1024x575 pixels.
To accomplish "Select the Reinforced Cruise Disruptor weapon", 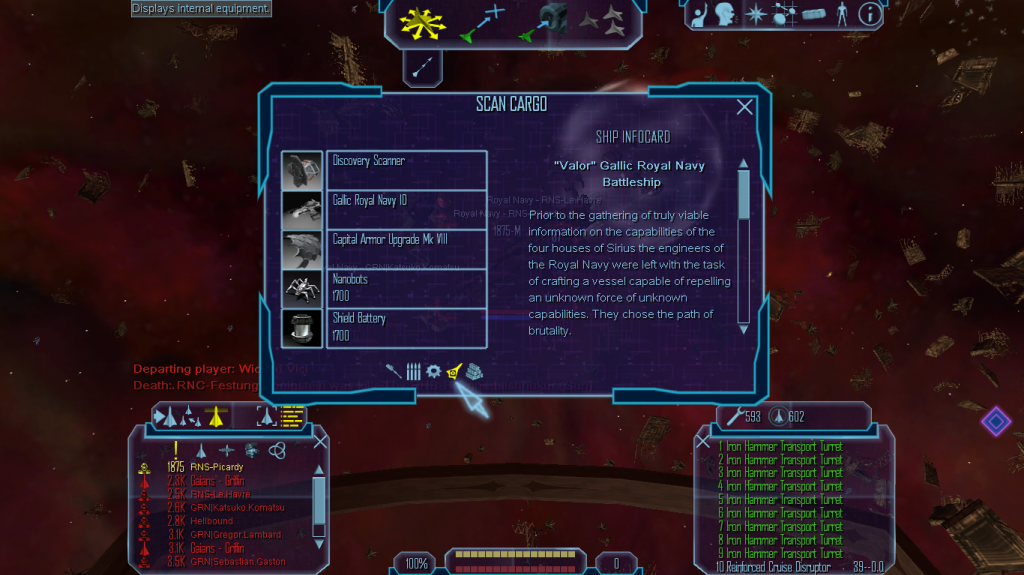I will [773, 567].
